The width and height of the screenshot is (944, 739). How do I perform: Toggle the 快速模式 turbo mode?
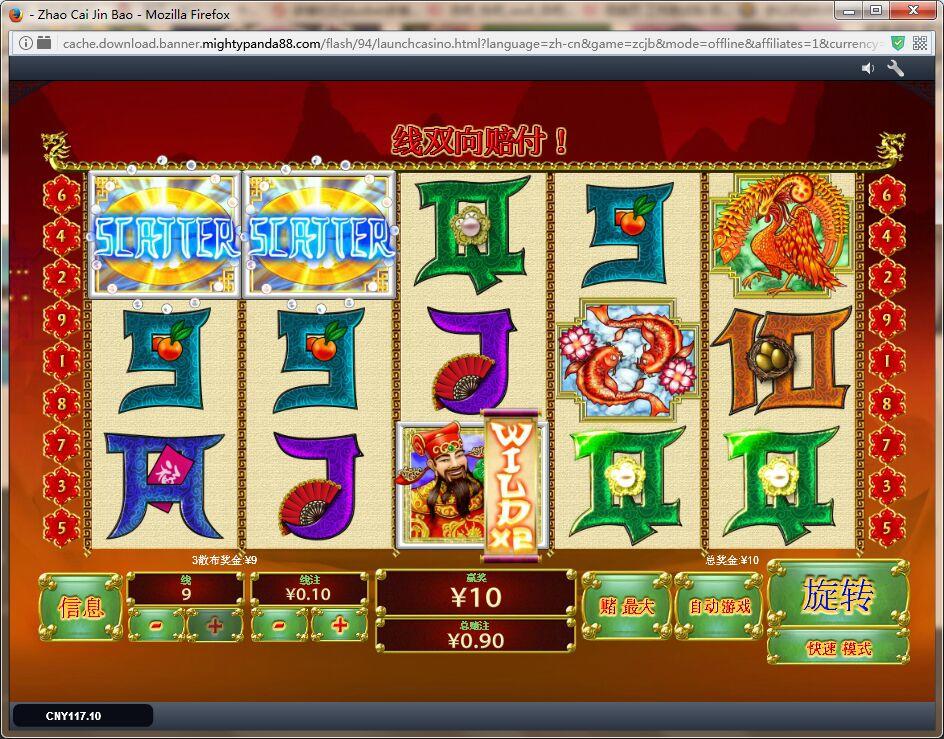pos(838,648)
